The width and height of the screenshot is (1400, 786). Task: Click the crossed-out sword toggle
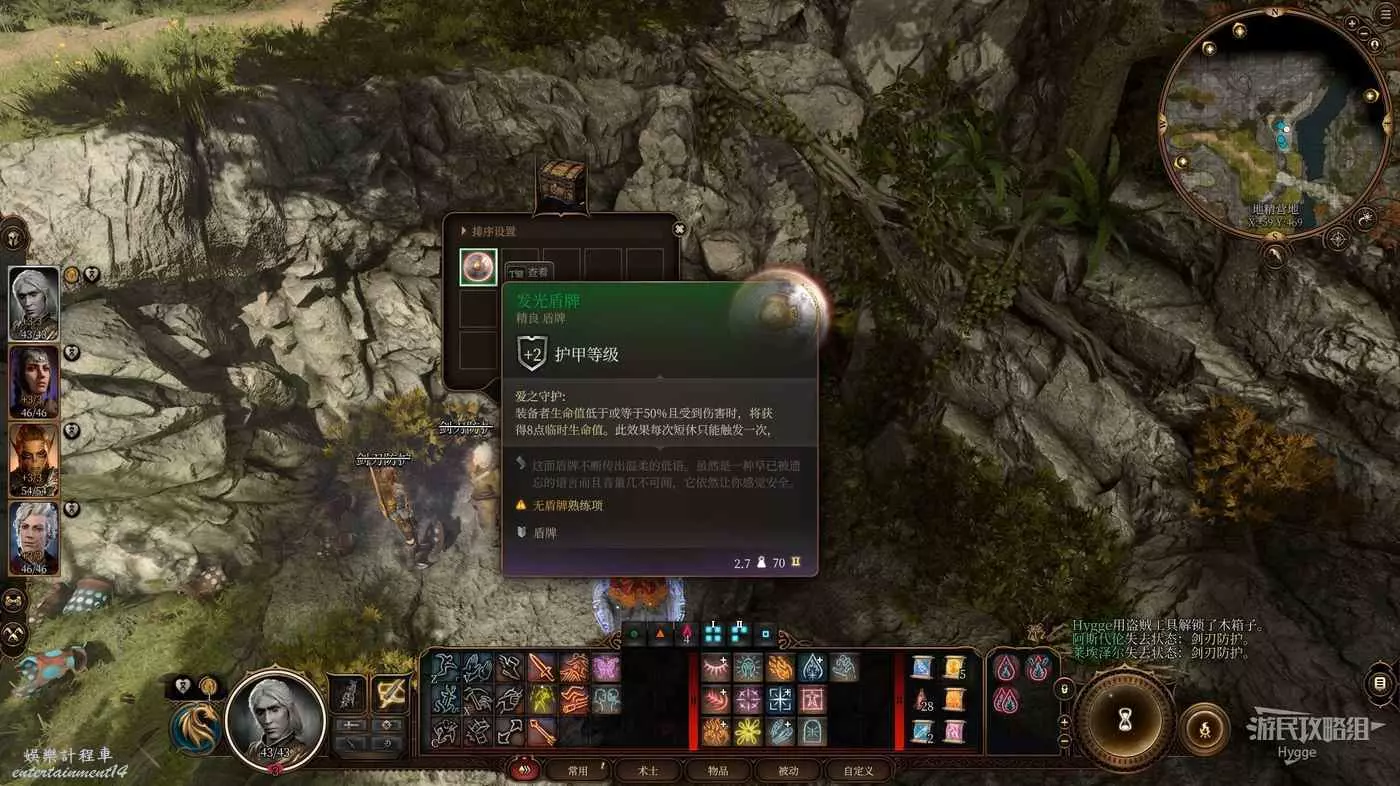(x=389, y=693)
